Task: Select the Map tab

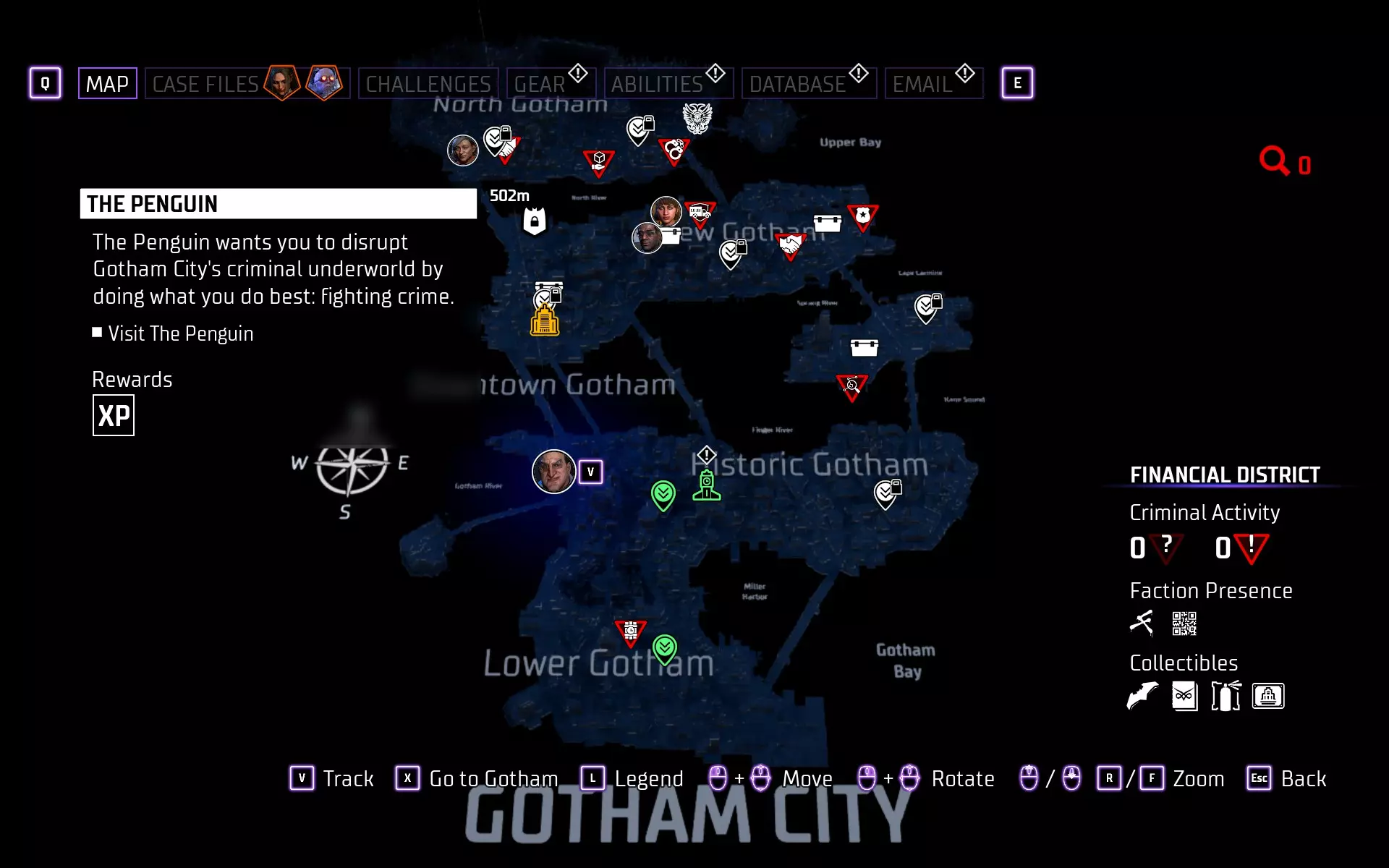Action: click(x=107, y=84)
